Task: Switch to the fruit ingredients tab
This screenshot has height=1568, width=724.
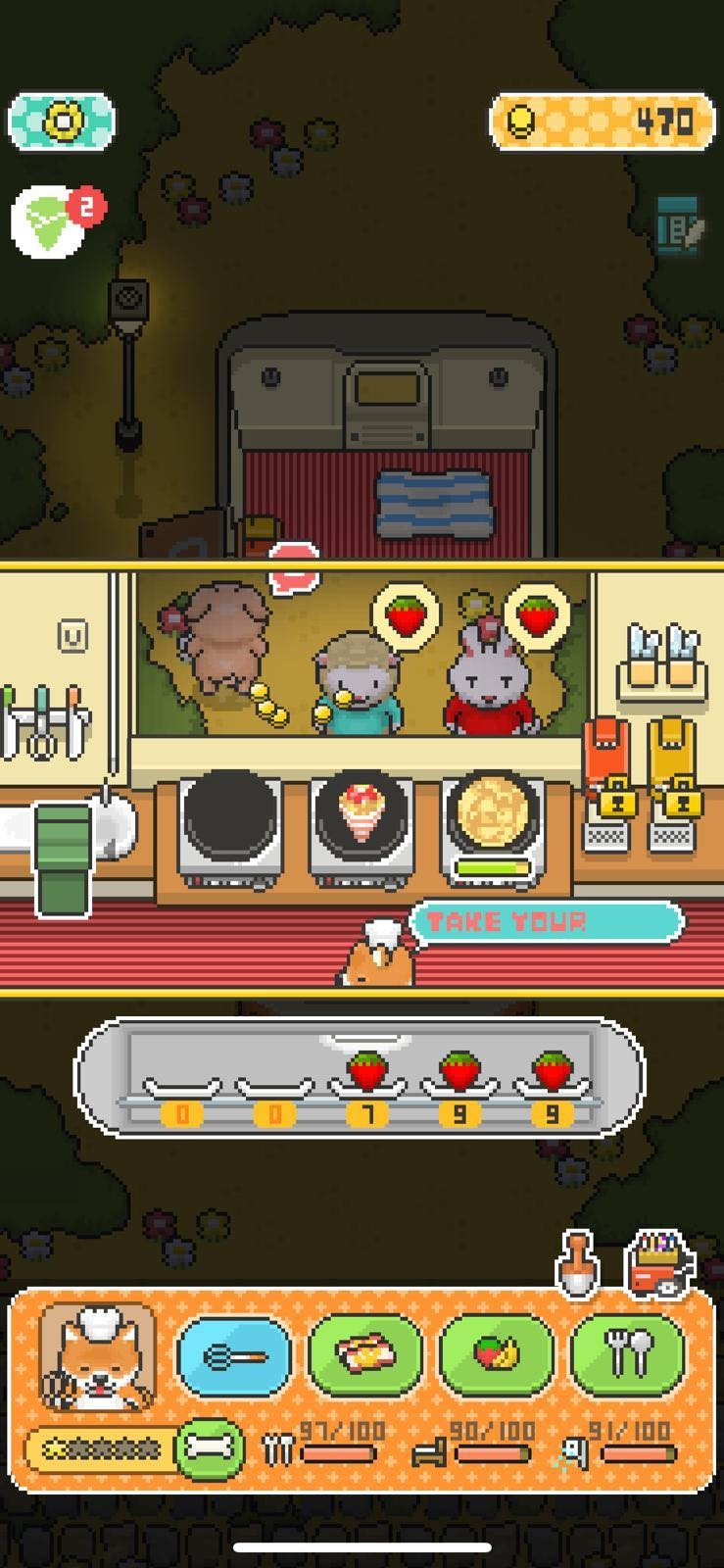Action: click(x=497, y=1356)
